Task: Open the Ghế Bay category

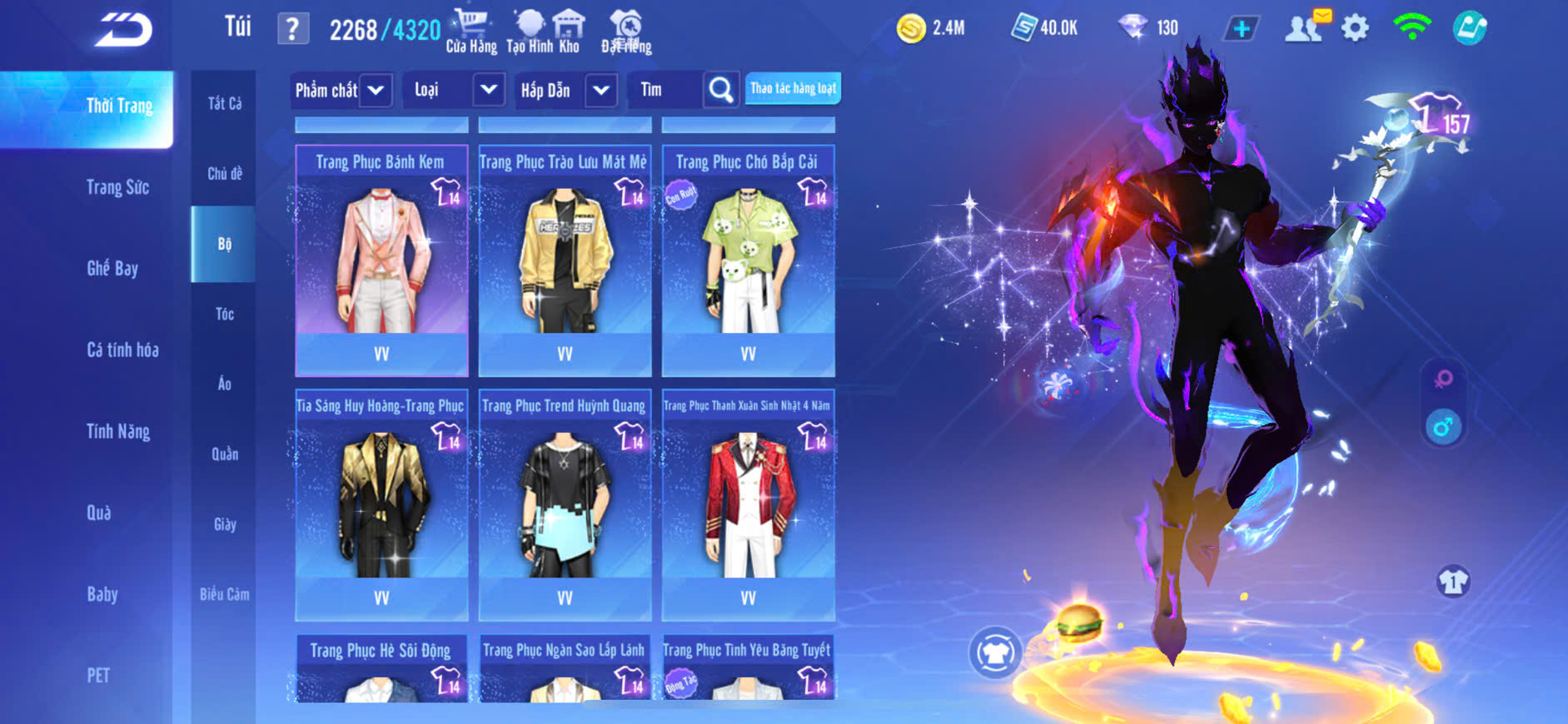Action: tap(112, 268)
